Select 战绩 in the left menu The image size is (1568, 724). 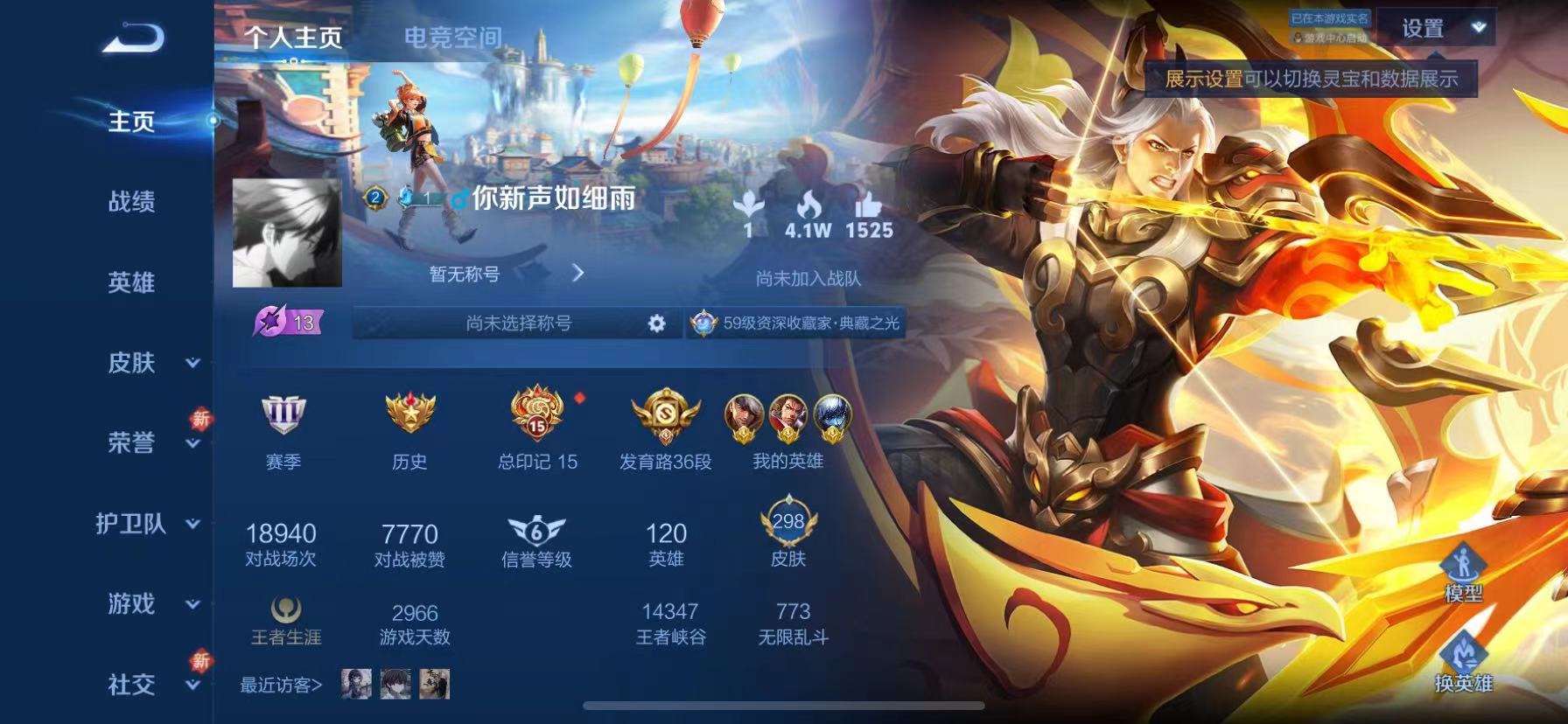point(131,203)
